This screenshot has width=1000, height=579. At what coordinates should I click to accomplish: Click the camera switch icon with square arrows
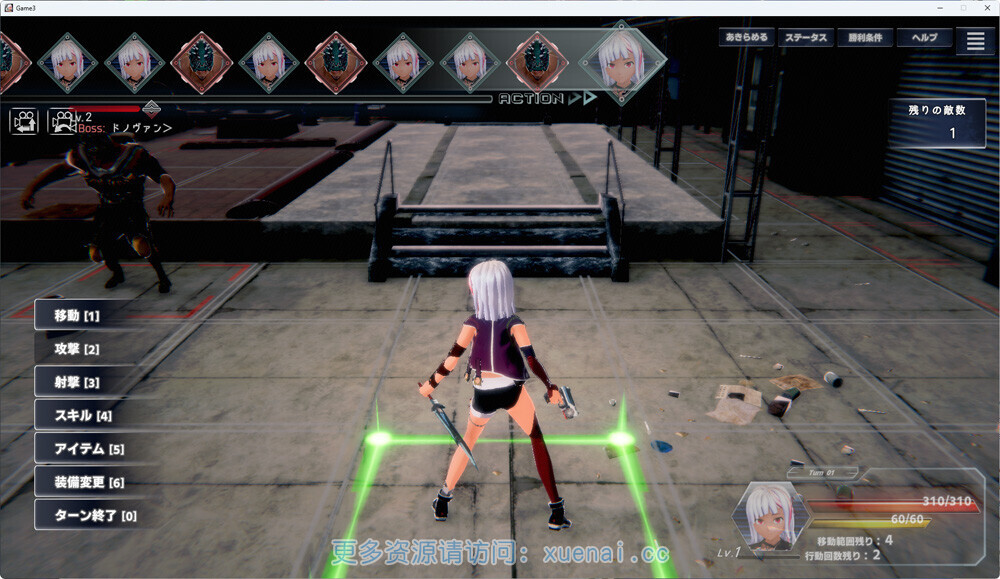[24, 121]
